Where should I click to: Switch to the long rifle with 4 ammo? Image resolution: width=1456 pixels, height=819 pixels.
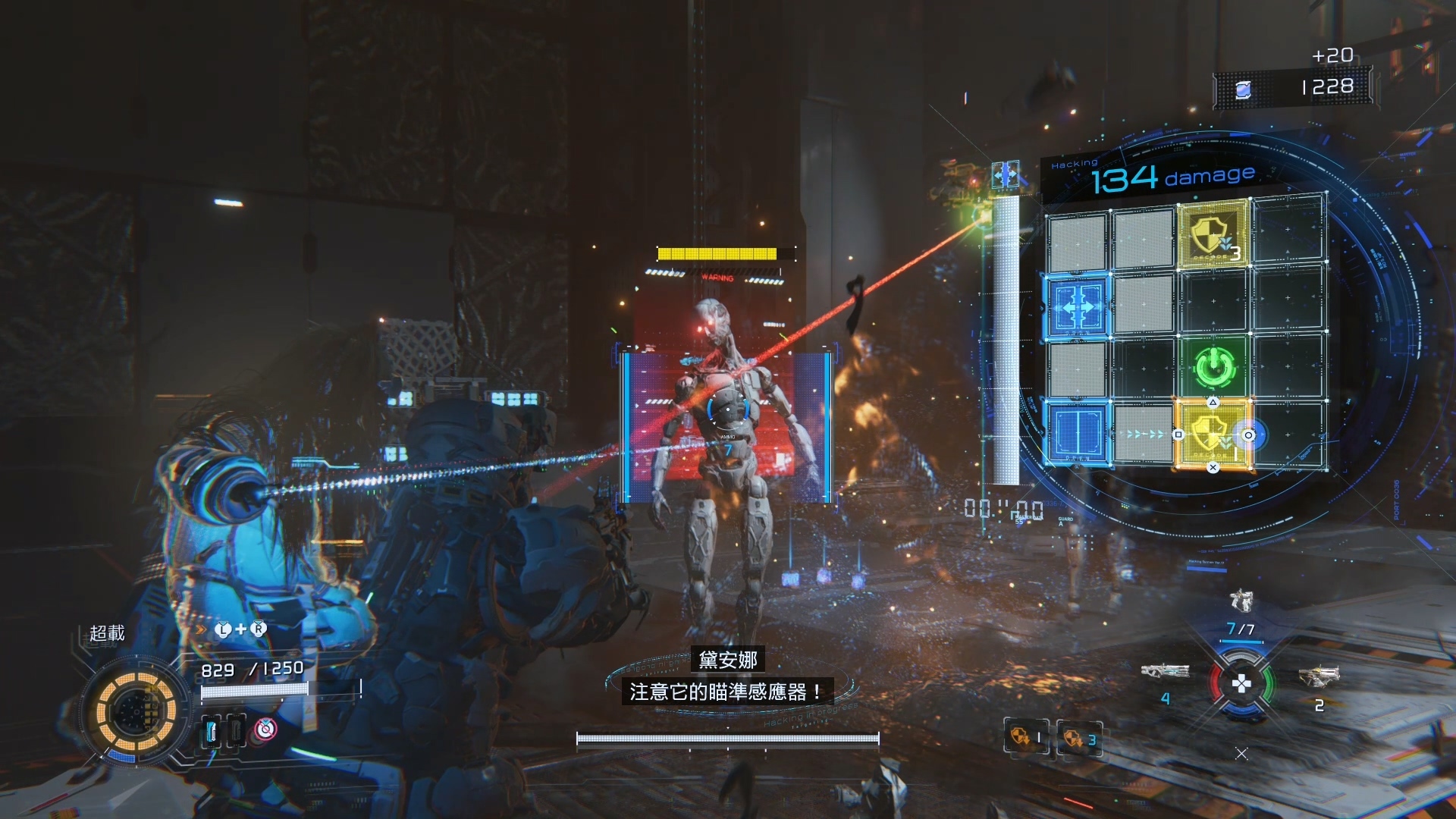tap(1165, 671)
